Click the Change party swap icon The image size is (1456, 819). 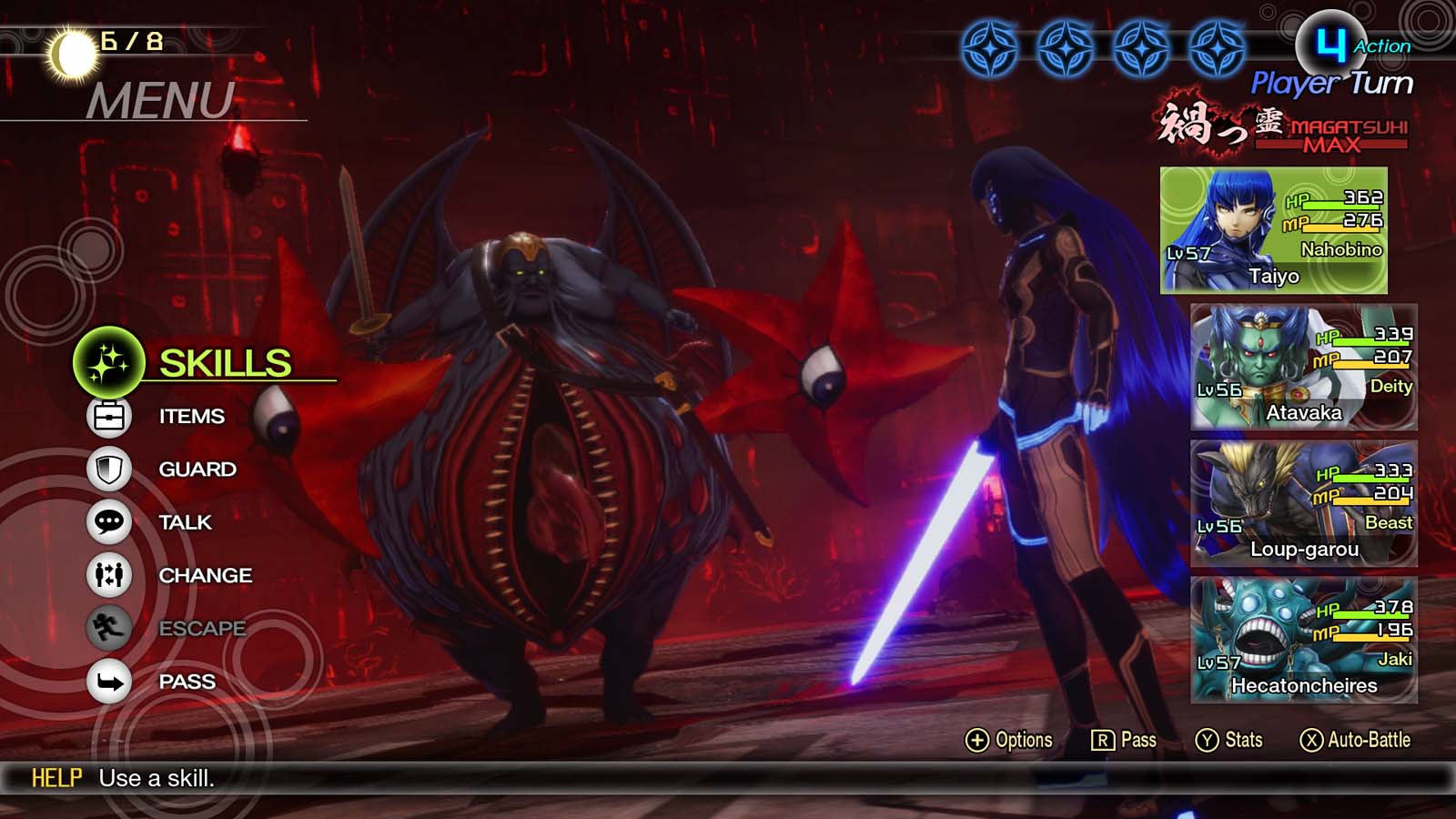(108, 575)
